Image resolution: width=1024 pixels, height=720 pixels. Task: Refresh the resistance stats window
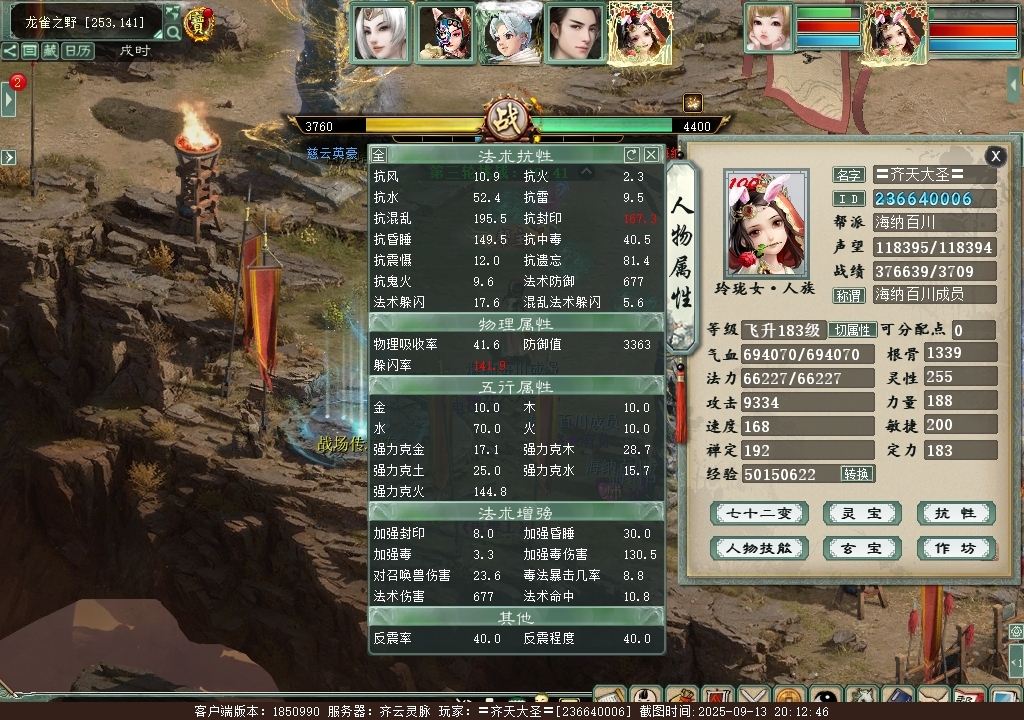point(631,155)
